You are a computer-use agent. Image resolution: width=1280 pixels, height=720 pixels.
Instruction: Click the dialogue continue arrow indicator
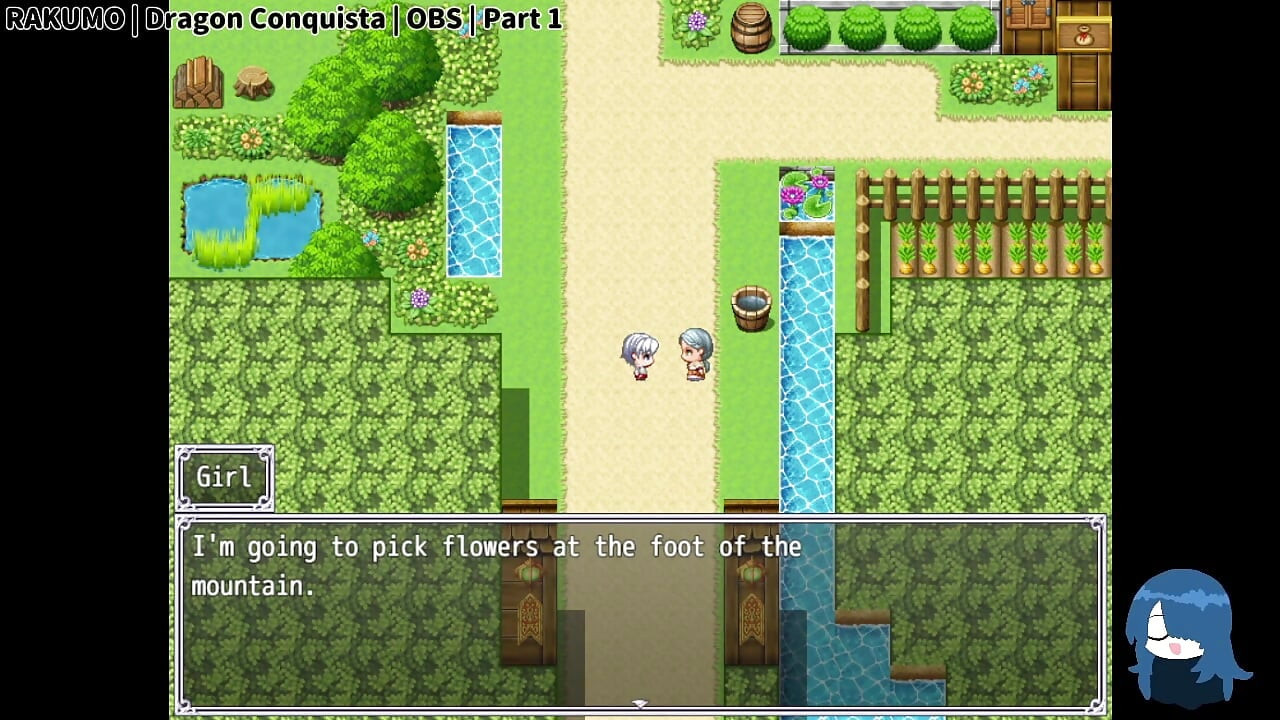[640, 704]
